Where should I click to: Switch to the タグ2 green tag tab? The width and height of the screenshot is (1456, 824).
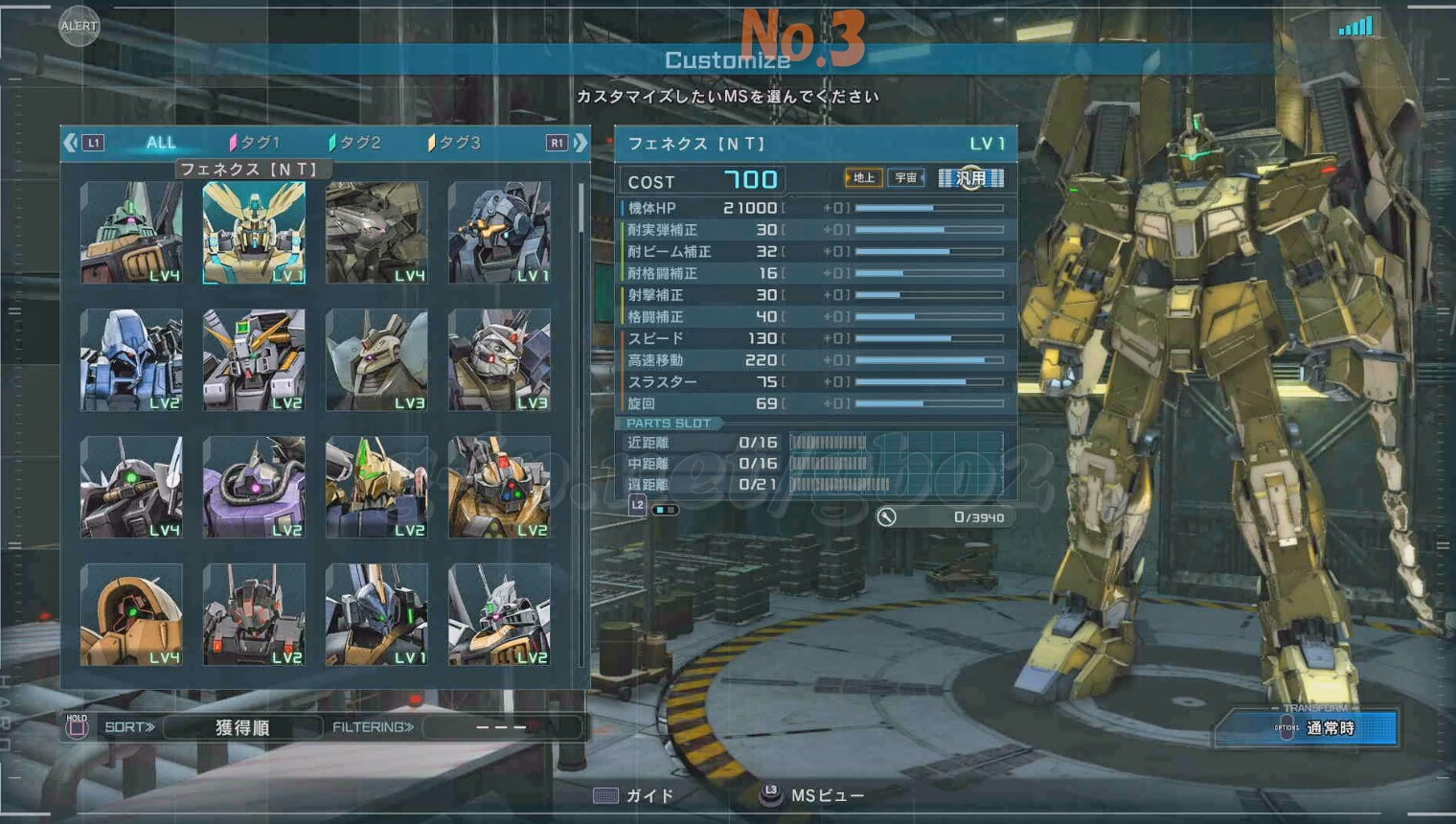click(355, 143)
